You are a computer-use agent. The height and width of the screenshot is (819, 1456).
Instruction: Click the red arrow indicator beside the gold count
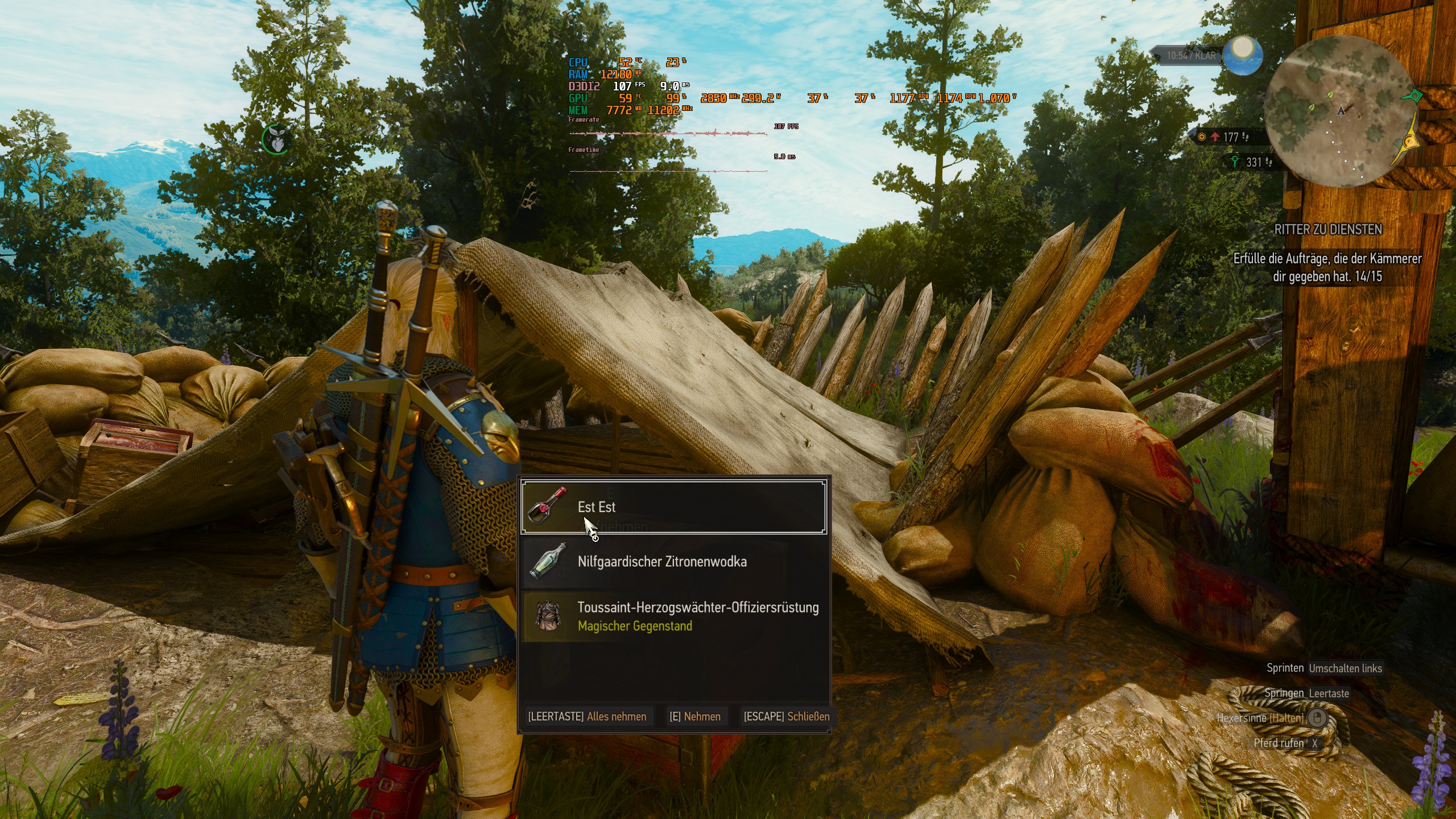pos(1215,137)
